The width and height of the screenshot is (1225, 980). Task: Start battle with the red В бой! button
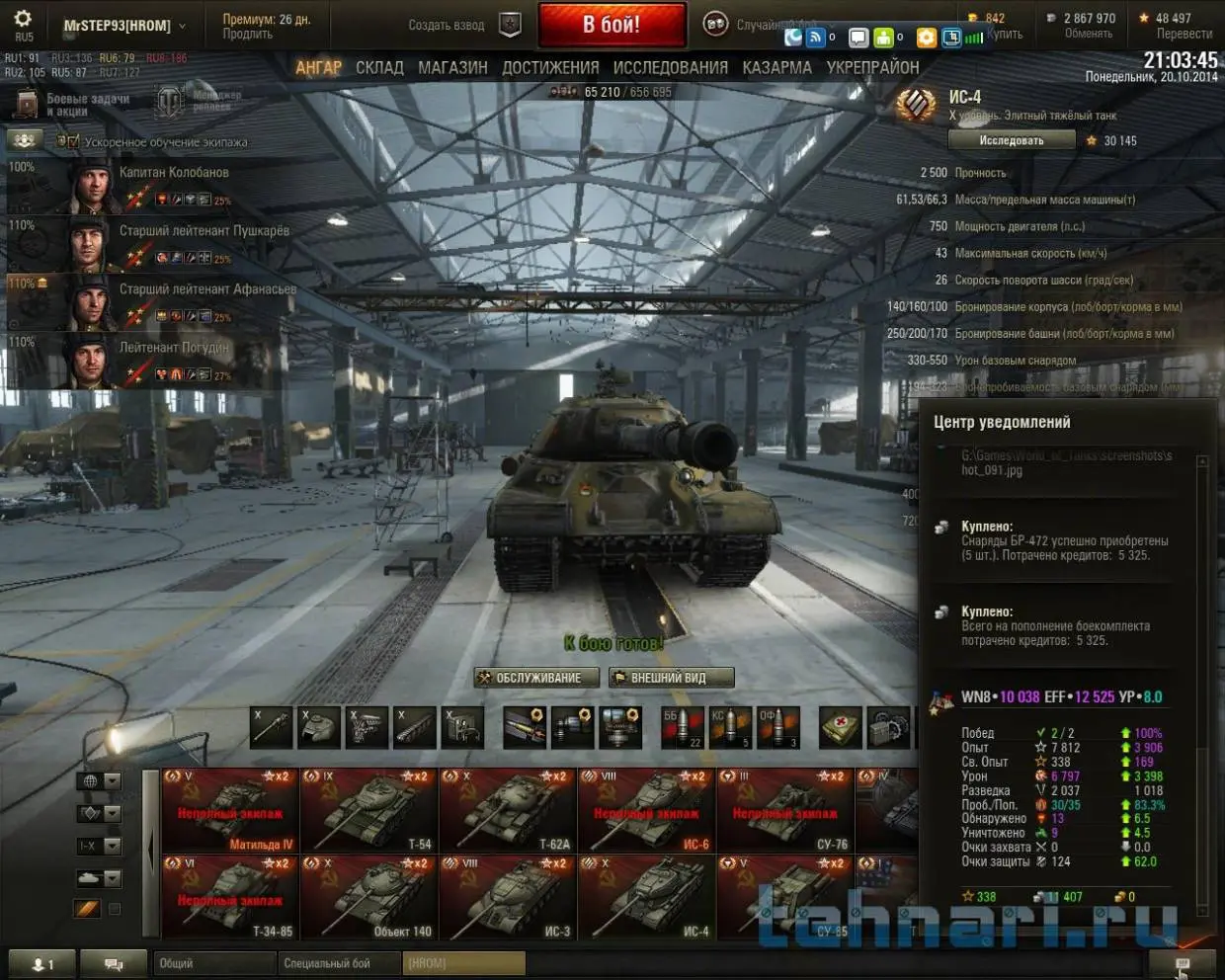point(612,25)
